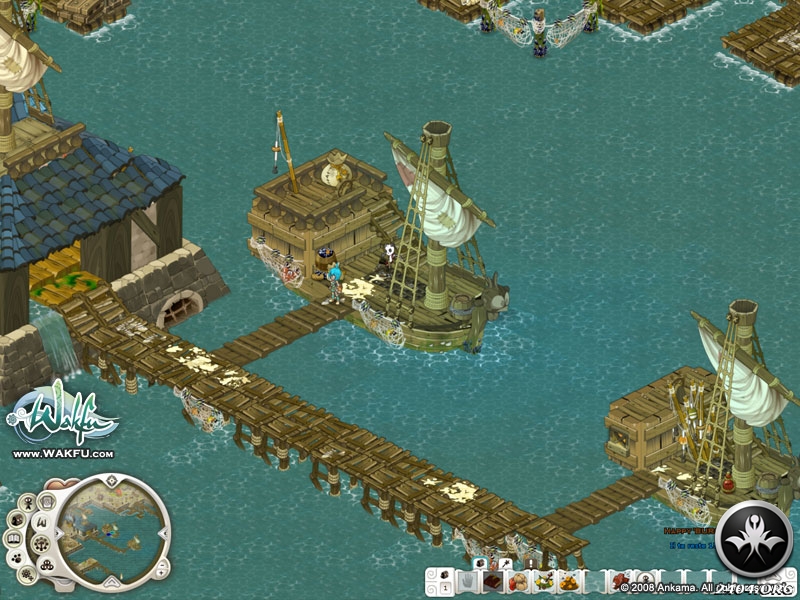Use the orange fruit pile in hotbar
Screen dimensions: 800x600
(x=569, y=584)
